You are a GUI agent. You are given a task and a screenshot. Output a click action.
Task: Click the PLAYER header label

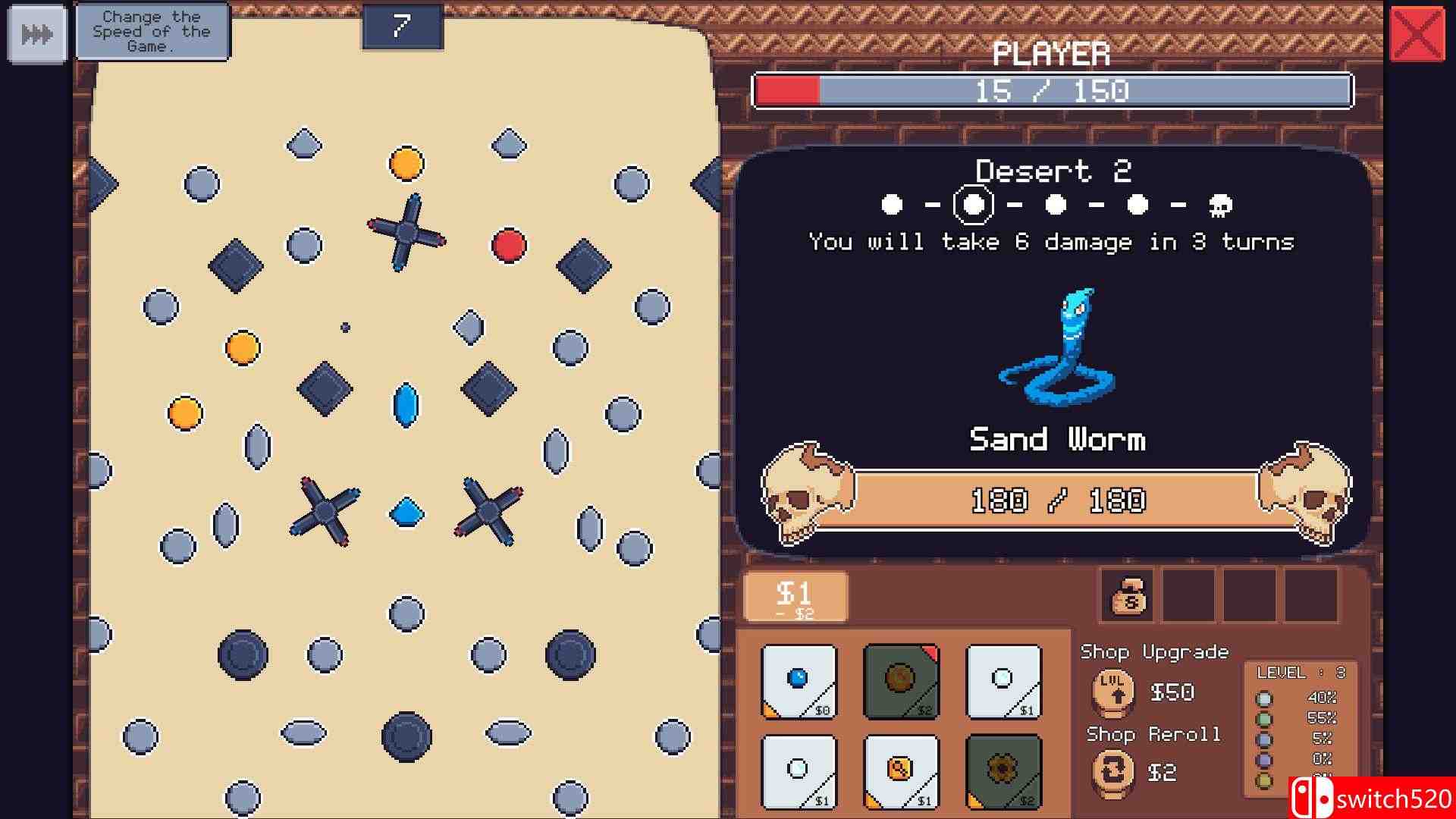tap(1053, 55)
